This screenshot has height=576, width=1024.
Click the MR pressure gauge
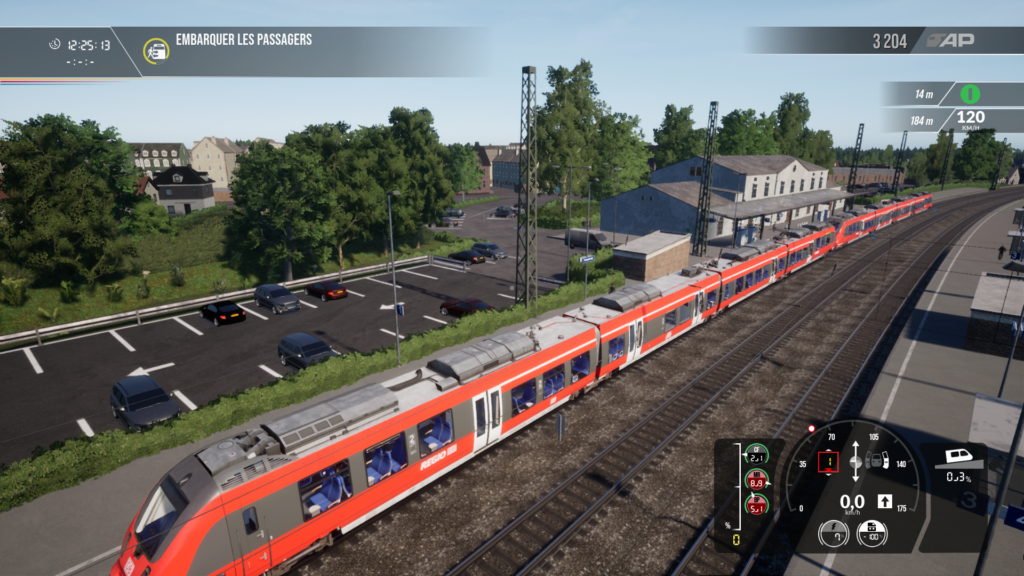click(757, 482)
